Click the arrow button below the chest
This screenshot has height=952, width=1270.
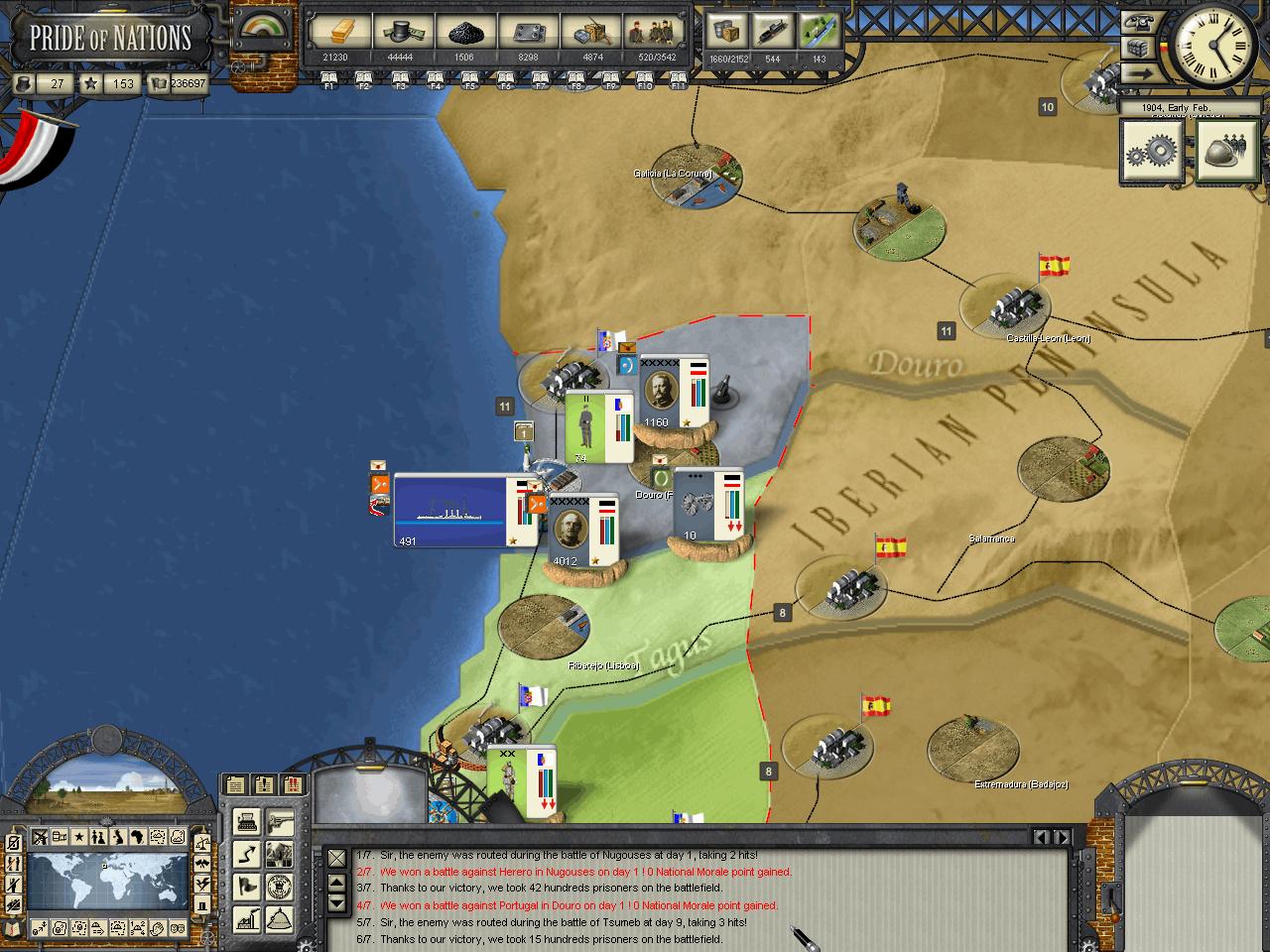tap(1139, 72)
